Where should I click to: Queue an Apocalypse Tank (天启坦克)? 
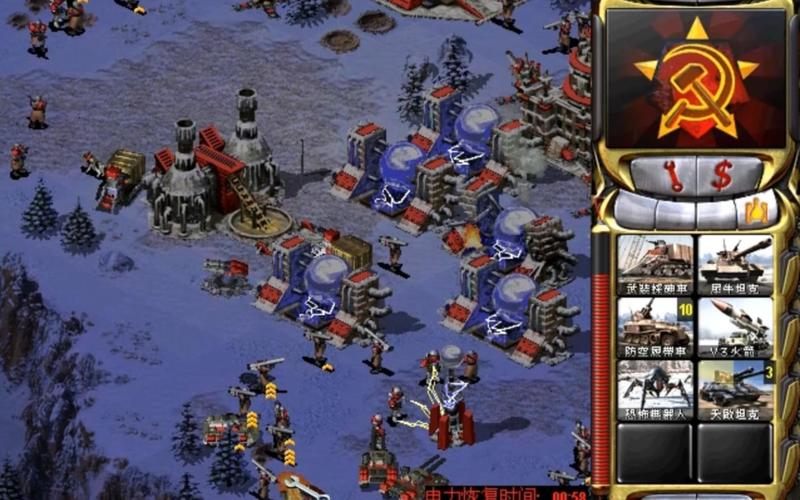pos(735,387)
